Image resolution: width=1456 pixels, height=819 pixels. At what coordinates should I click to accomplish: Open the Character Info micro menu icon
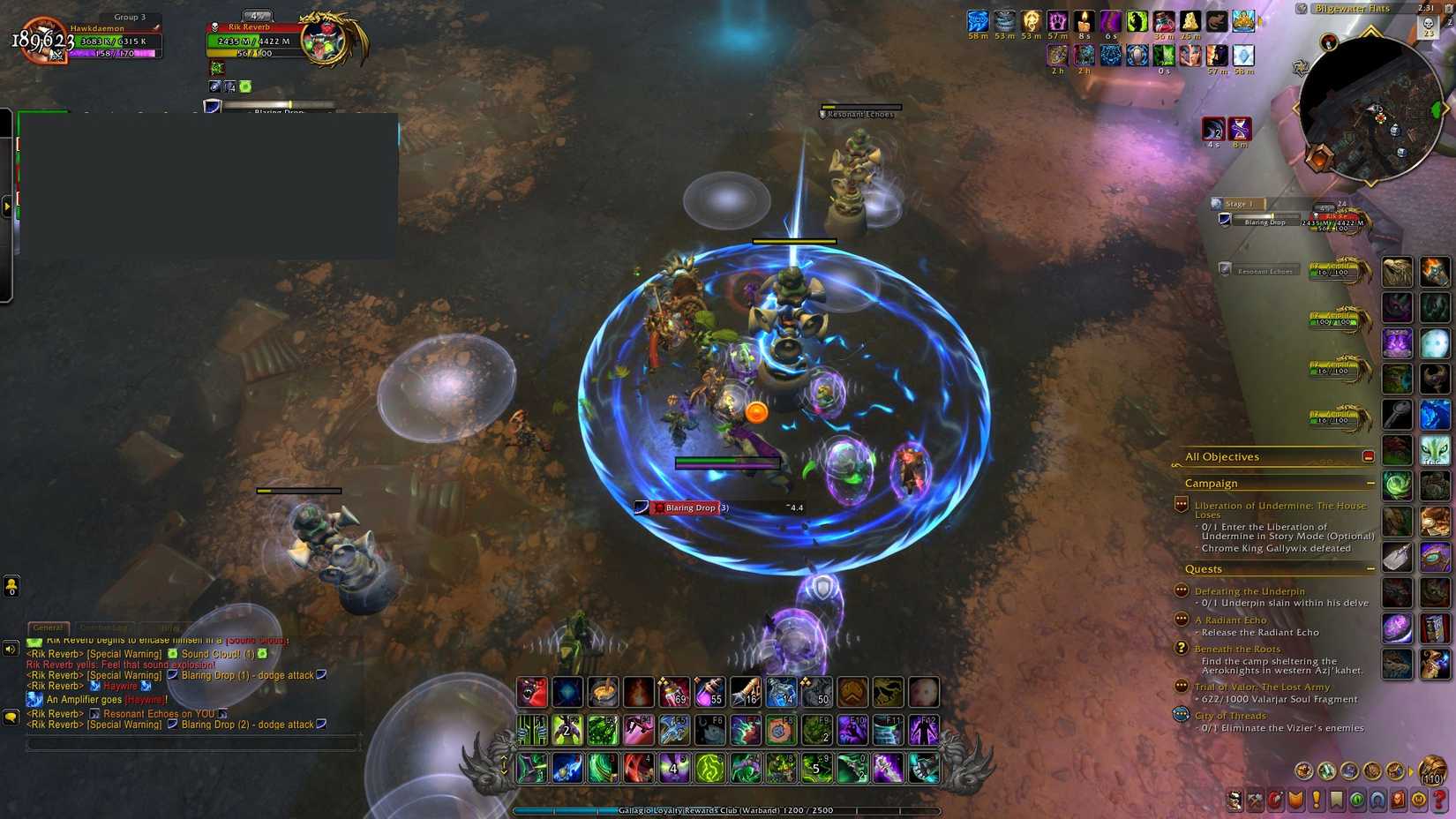point(1234,800)
